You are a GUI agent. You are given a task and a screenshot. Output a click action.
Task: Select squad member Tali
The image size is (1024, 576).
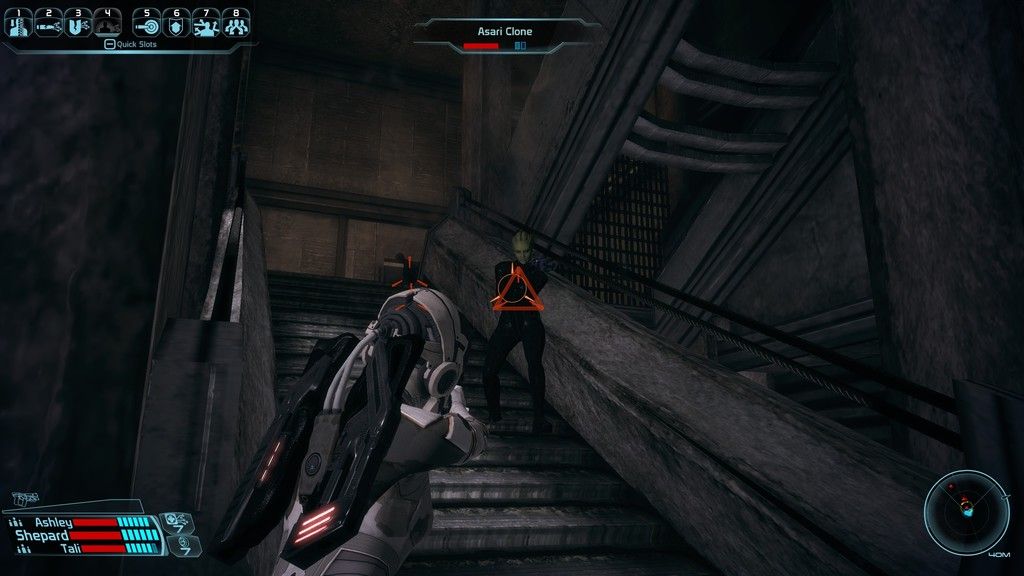tap(69, 548)
